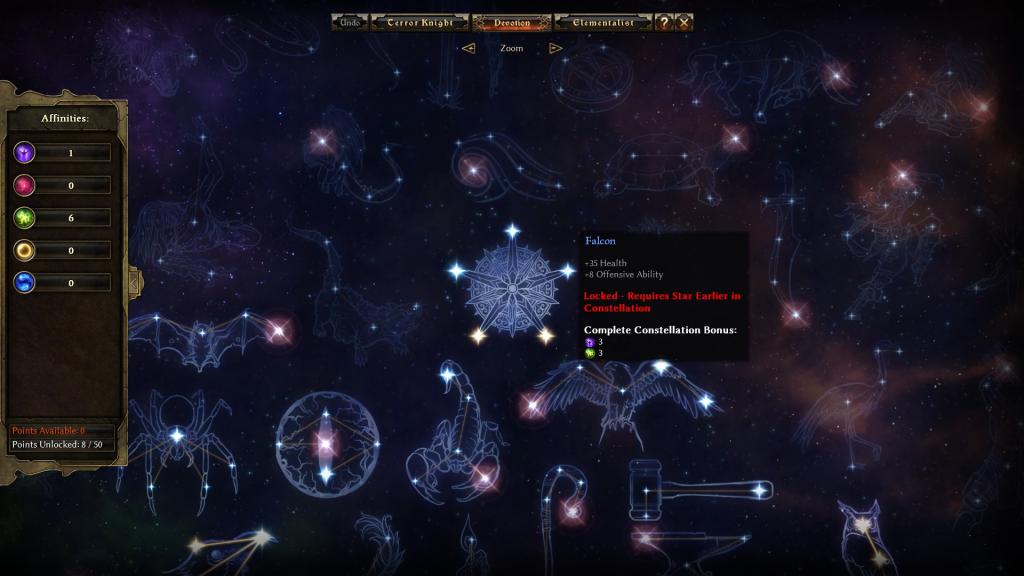Screen dimensions: 1024x576
Task: Switch to the Terror Knight tab
Action: coord(420,22)
